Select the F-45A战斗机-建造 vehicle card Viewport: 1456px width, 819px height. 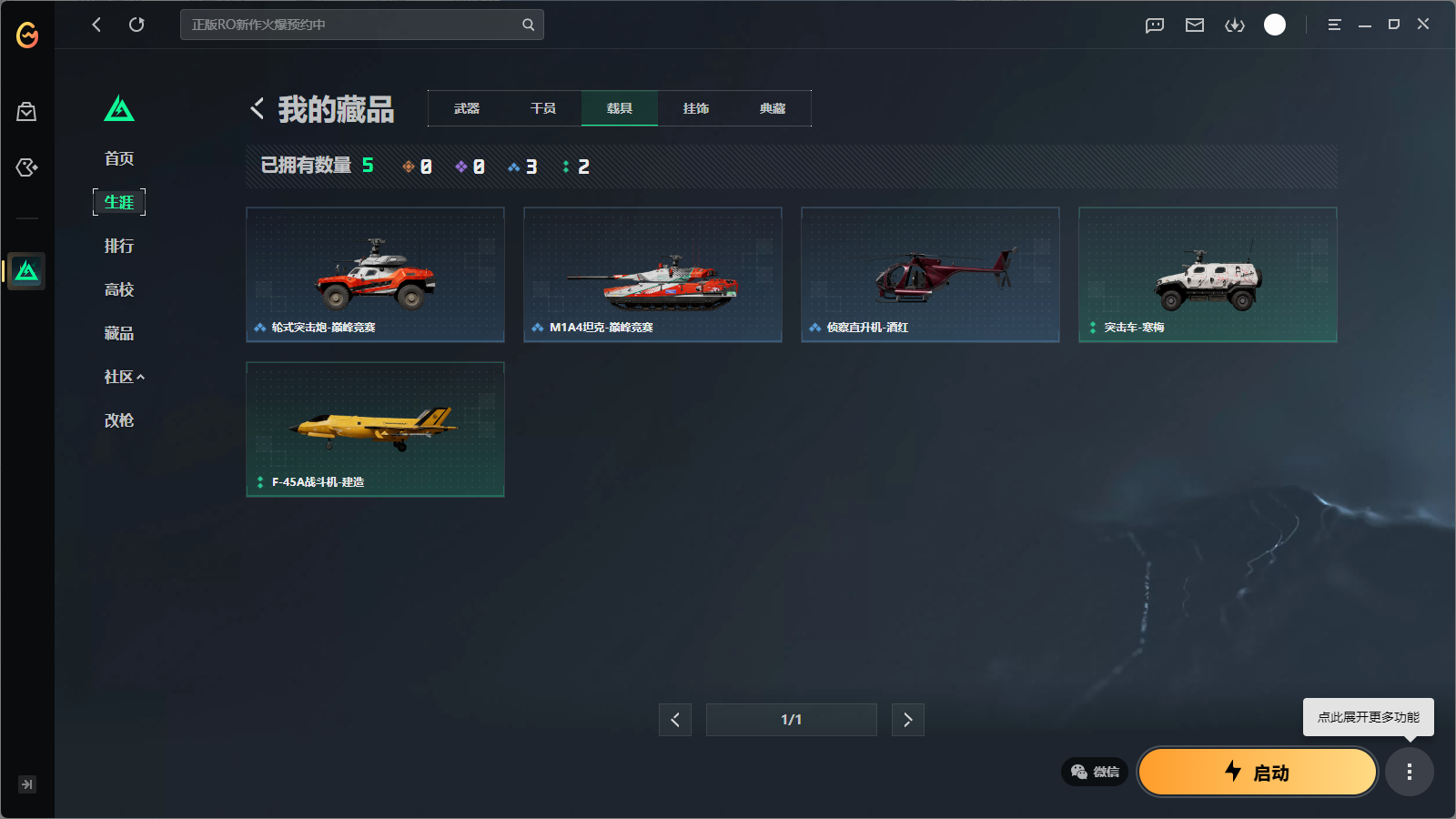[x=375, y=429]
